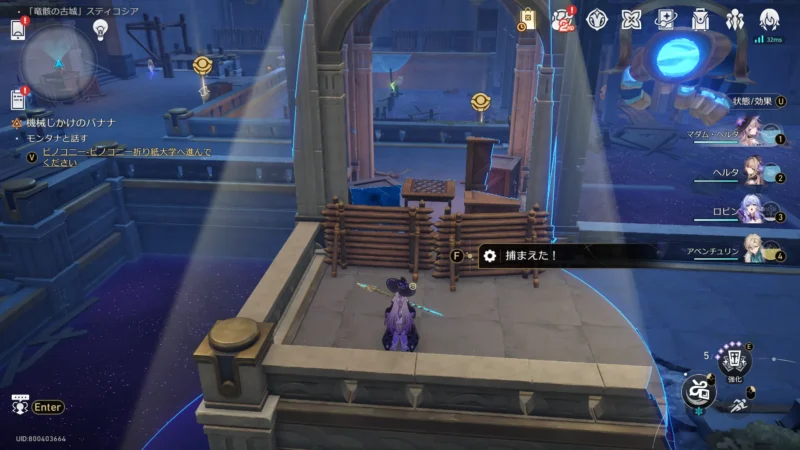Open the team lineup icon
800x450 pixels.
(x=735, y=19)
